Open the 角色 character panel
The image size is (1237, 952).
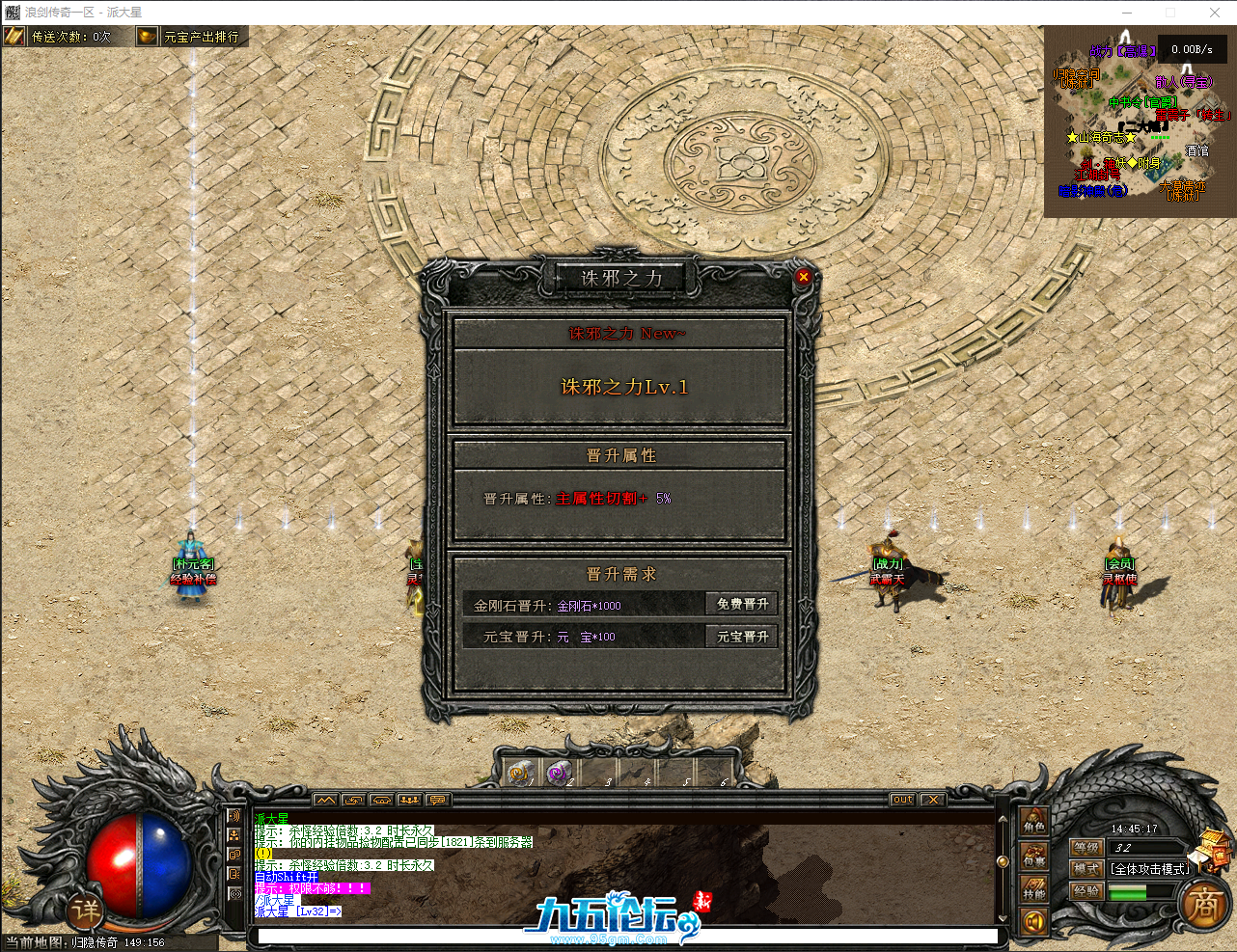[1033, 824]
